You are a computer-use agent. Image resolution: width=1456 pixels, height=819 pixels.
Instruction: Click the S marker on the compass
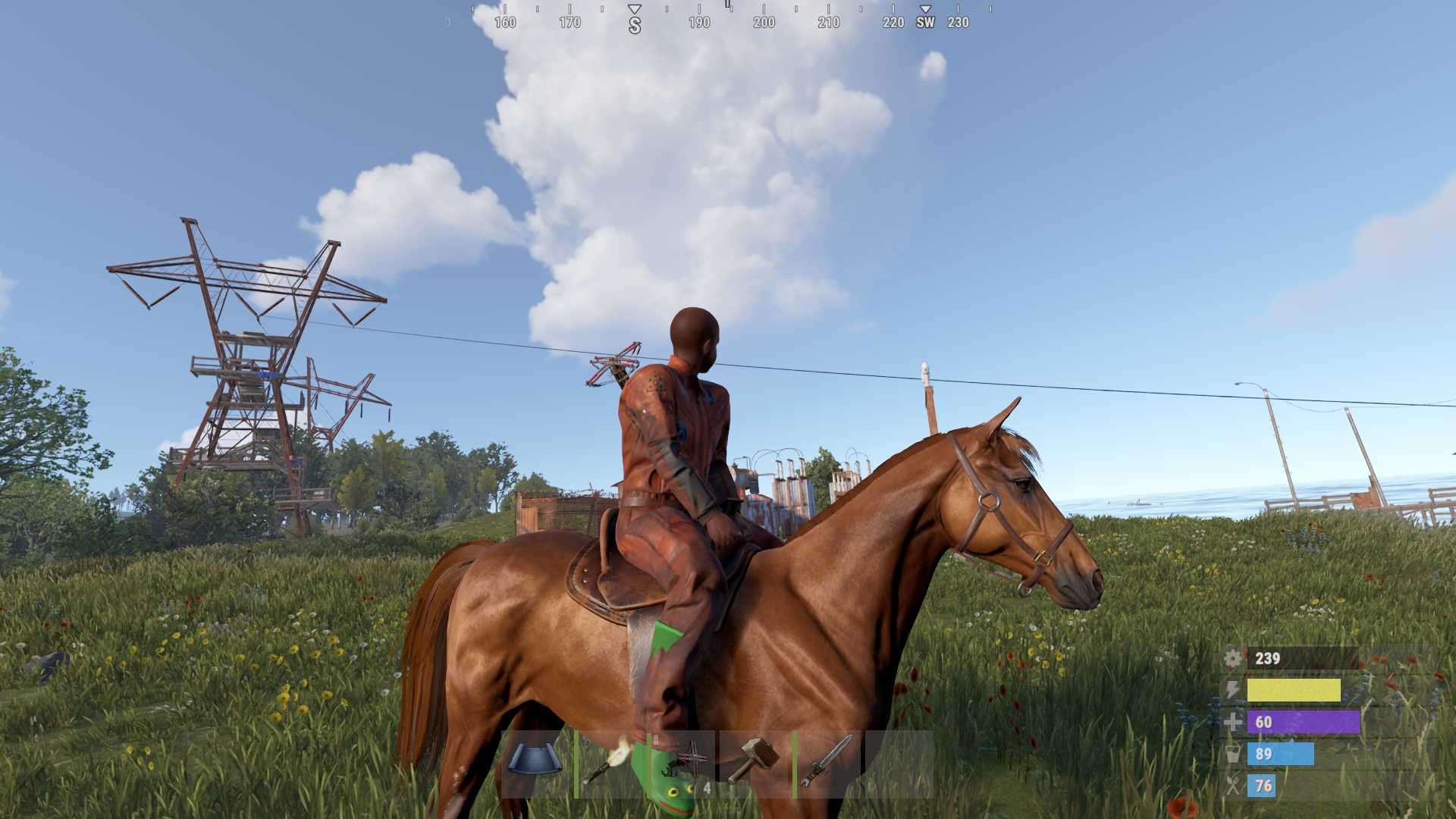pyautogui.click(x=635, y=22)
